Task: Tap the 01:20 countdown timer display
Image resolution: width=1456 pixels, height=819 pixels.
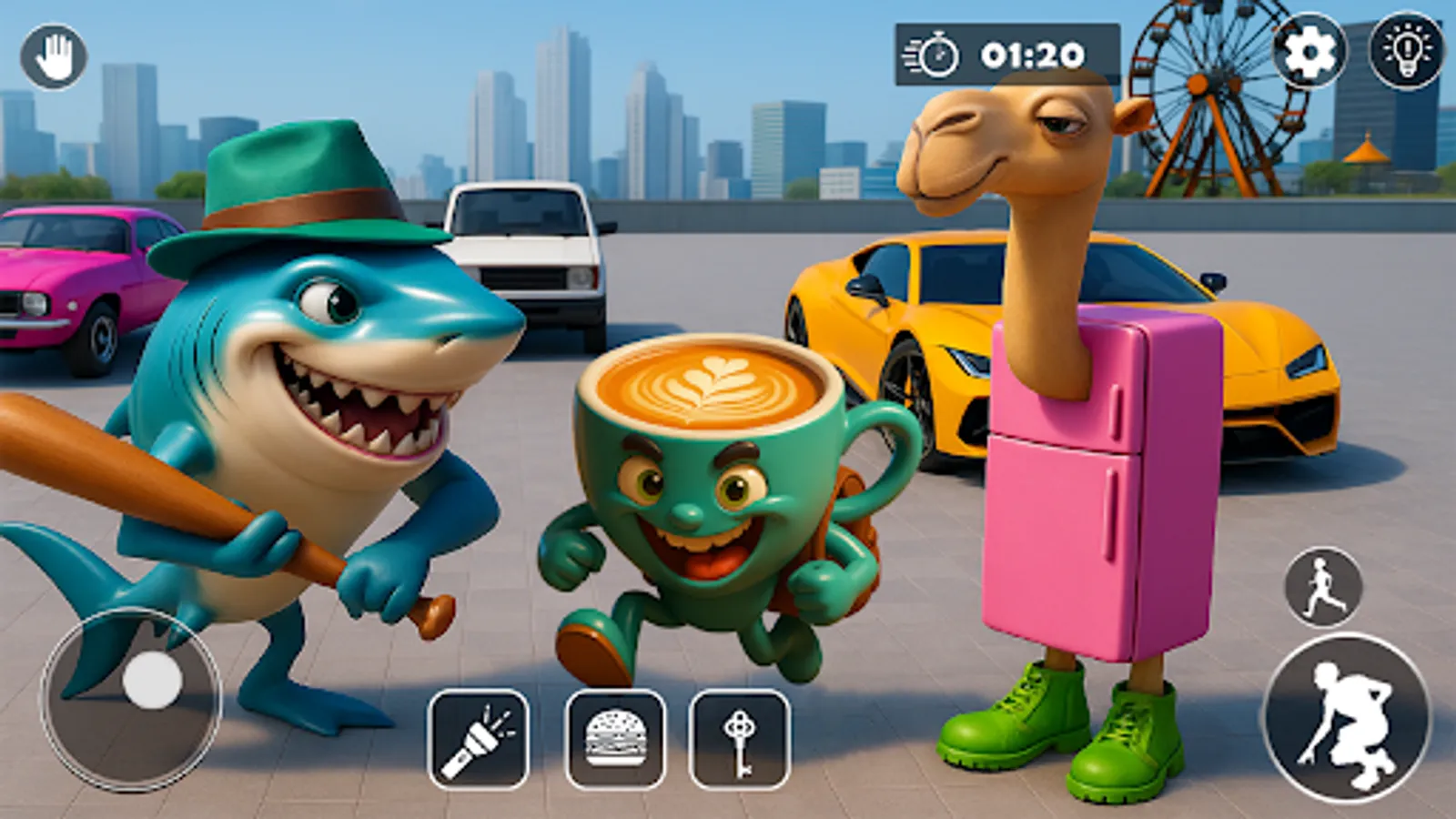Action: pyautogui.click(x=1034, y=55)
